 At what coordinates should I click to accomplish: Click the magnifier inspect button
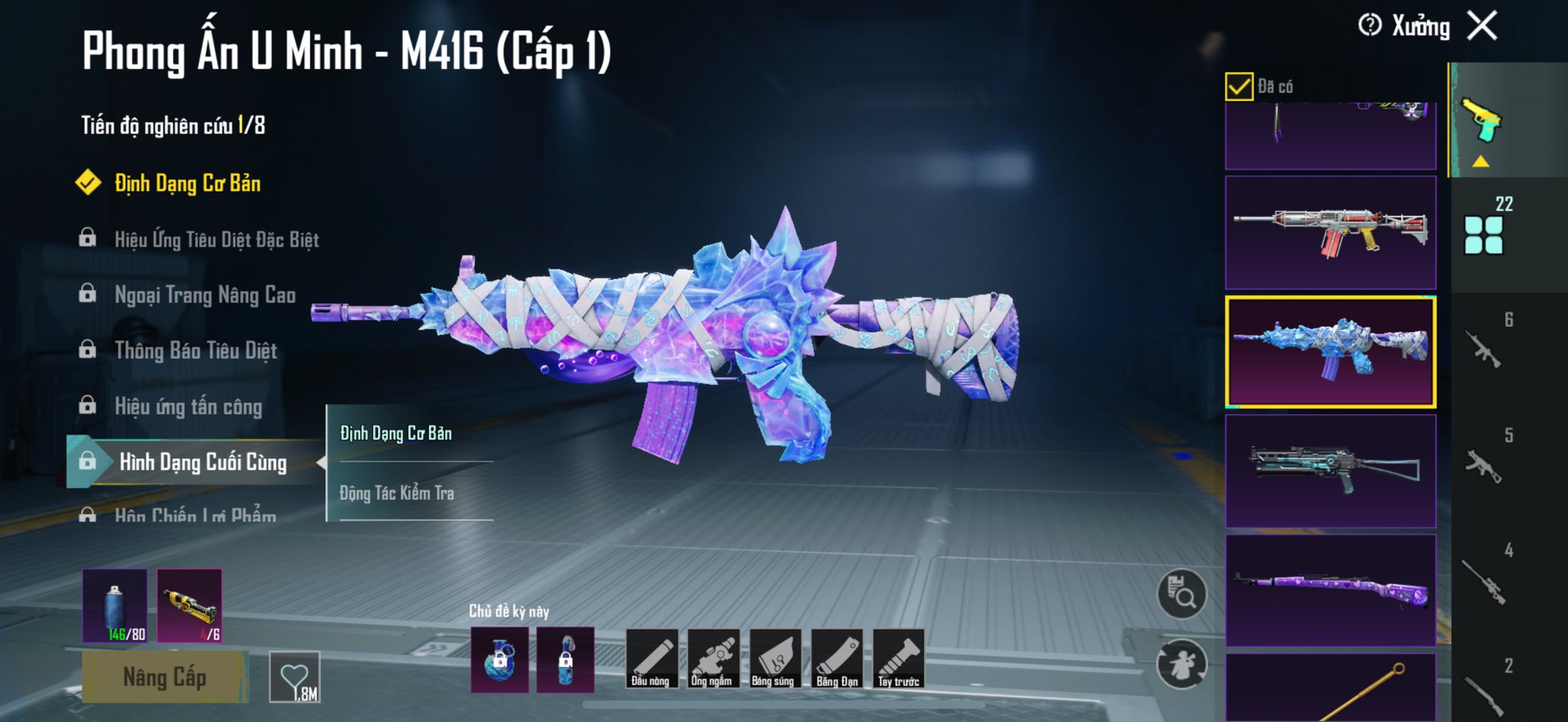tap(1181, 593)
